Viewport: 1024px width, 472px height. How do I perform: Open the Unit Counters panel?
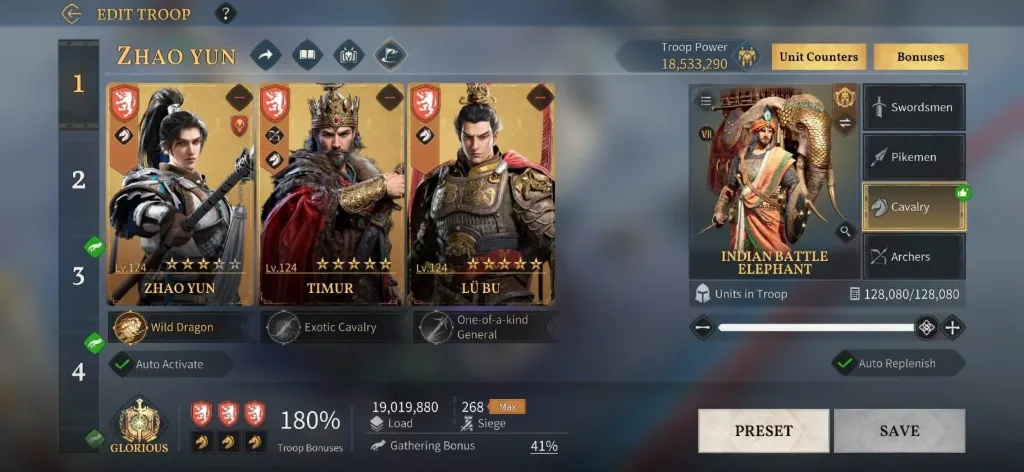click(x=818, y=57)
